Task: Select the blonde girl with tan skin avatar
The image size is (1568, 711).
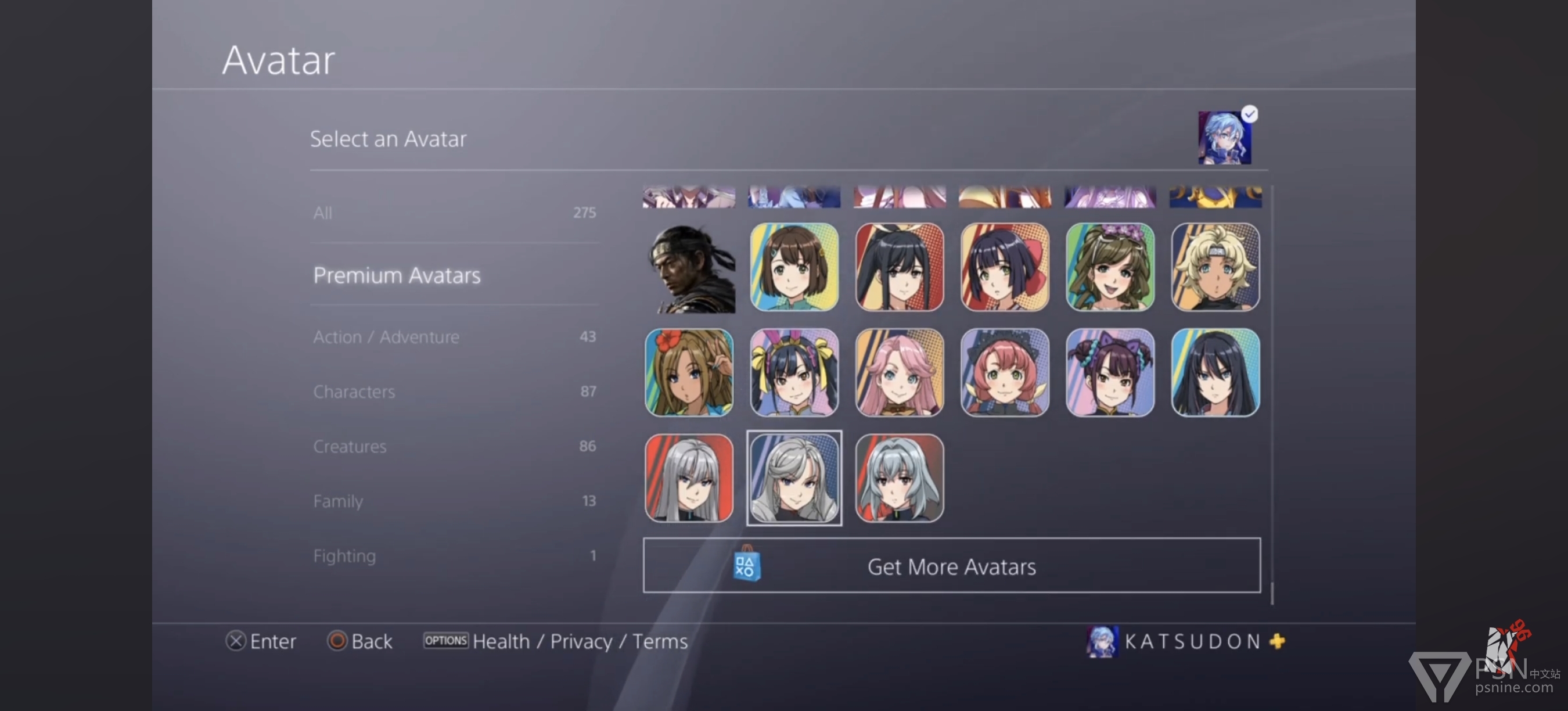Action: tap(1215, 268)
